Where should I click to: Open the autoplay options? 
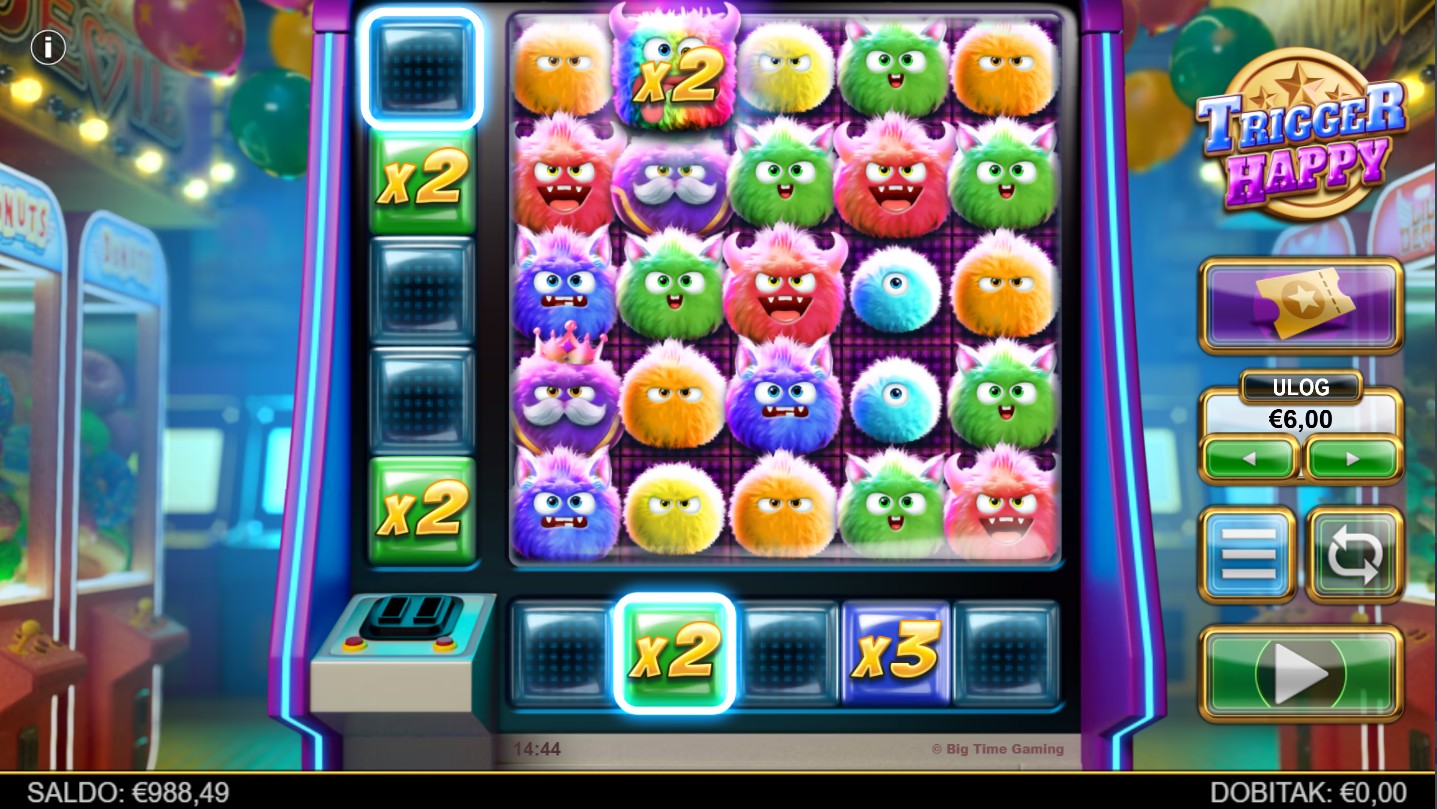click(1354, 555)
